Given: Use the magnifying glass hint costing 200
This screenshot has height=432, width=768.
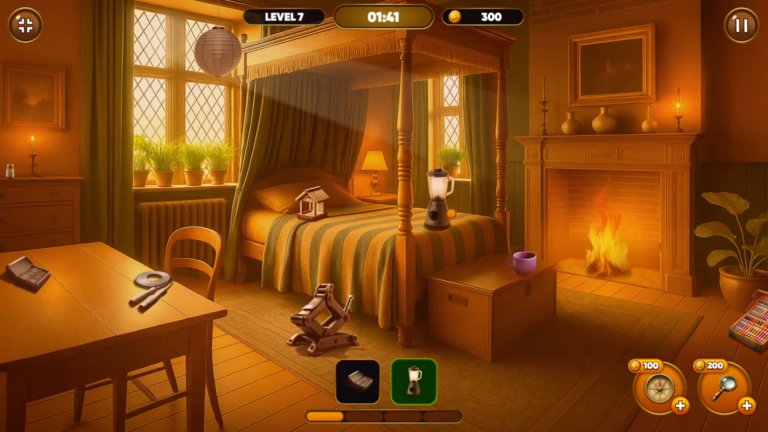Looking at the screenshot, I should coord(721,386).
